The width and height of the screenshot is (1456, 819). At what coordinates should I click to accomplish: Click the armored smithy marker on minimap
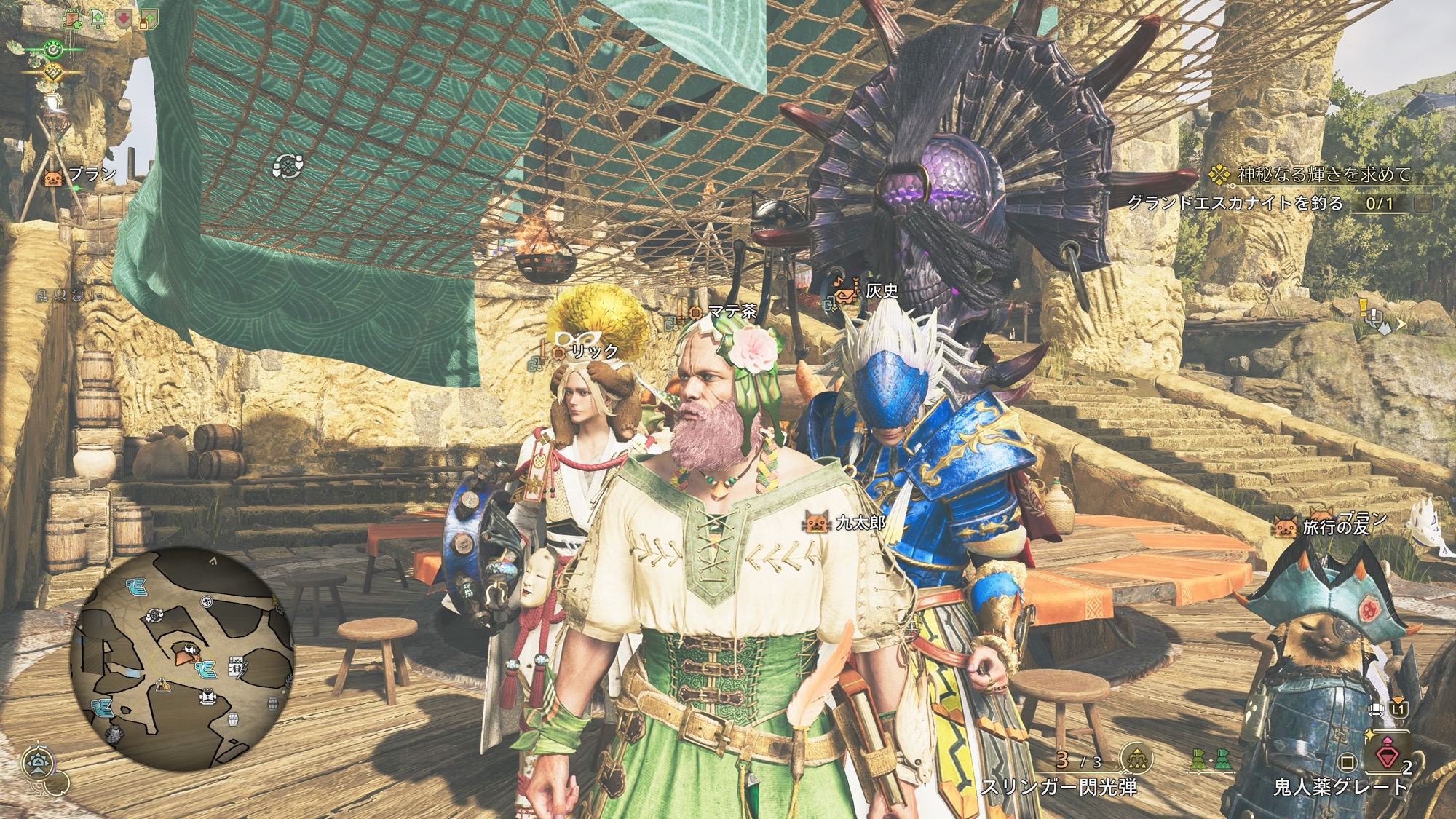pyautogui.click(x=115, y=735)
